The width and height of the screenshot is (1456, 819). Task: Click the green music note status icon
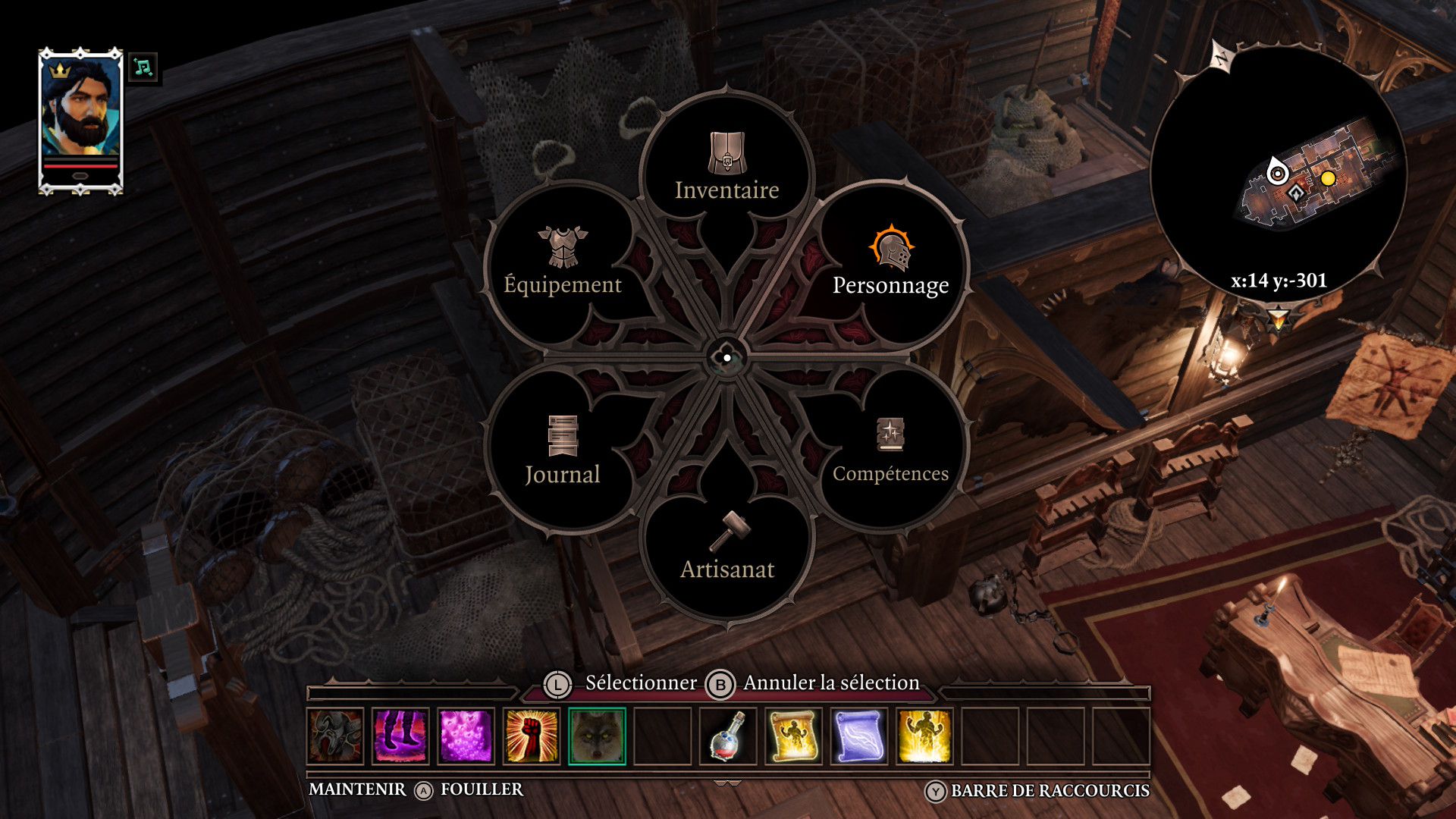click(143, 67)
